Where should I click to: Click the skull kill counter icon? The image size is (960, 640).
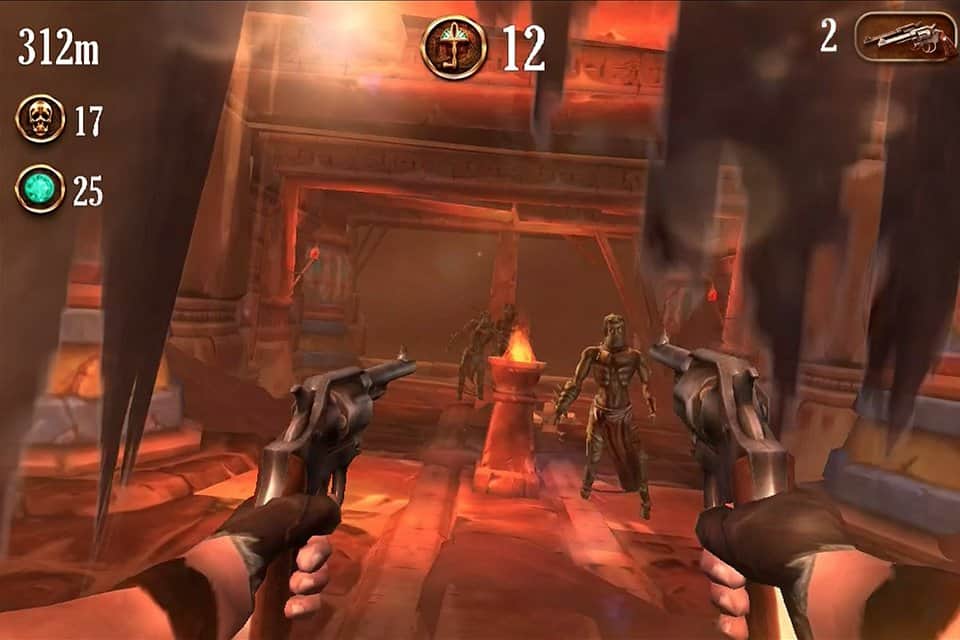[40, 119]
